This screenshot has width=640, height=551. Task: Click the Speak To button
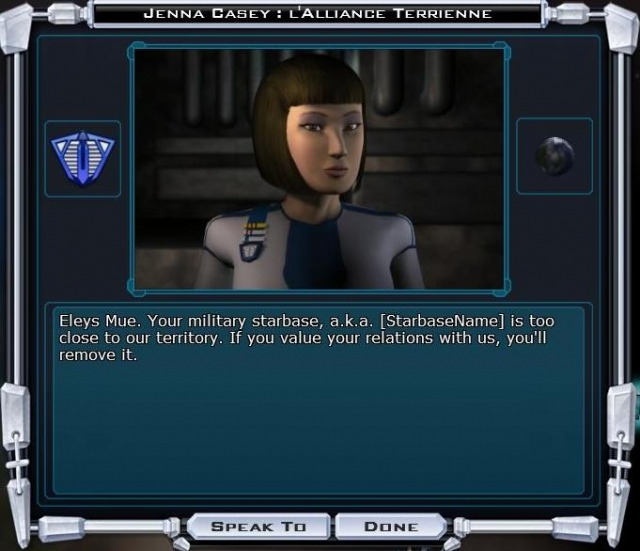(257, 526)
